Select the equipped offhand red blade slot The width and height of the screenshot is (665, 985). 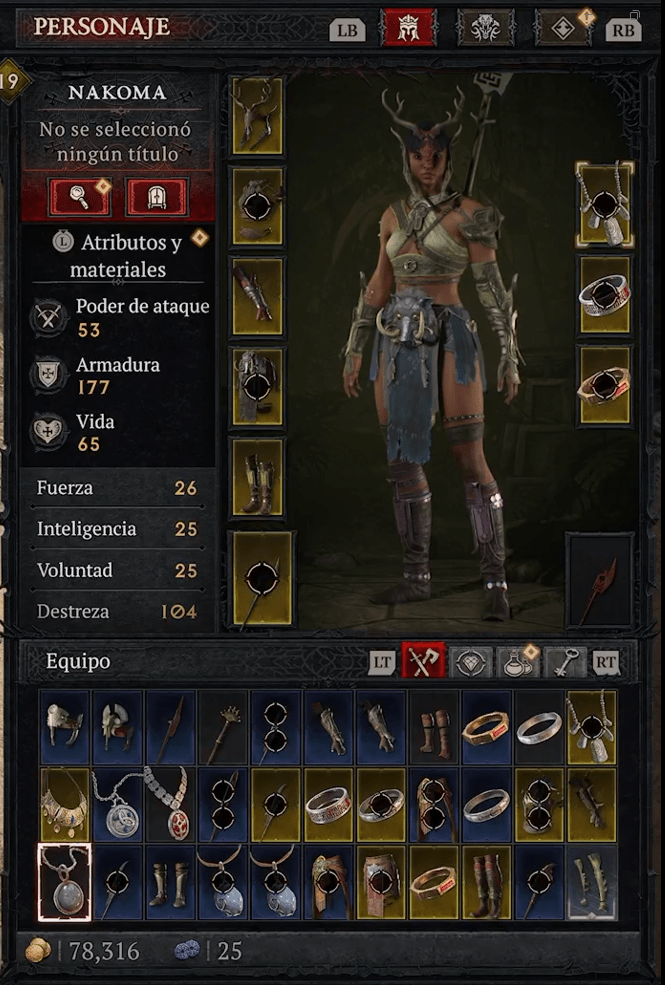[x=599, y=579]
